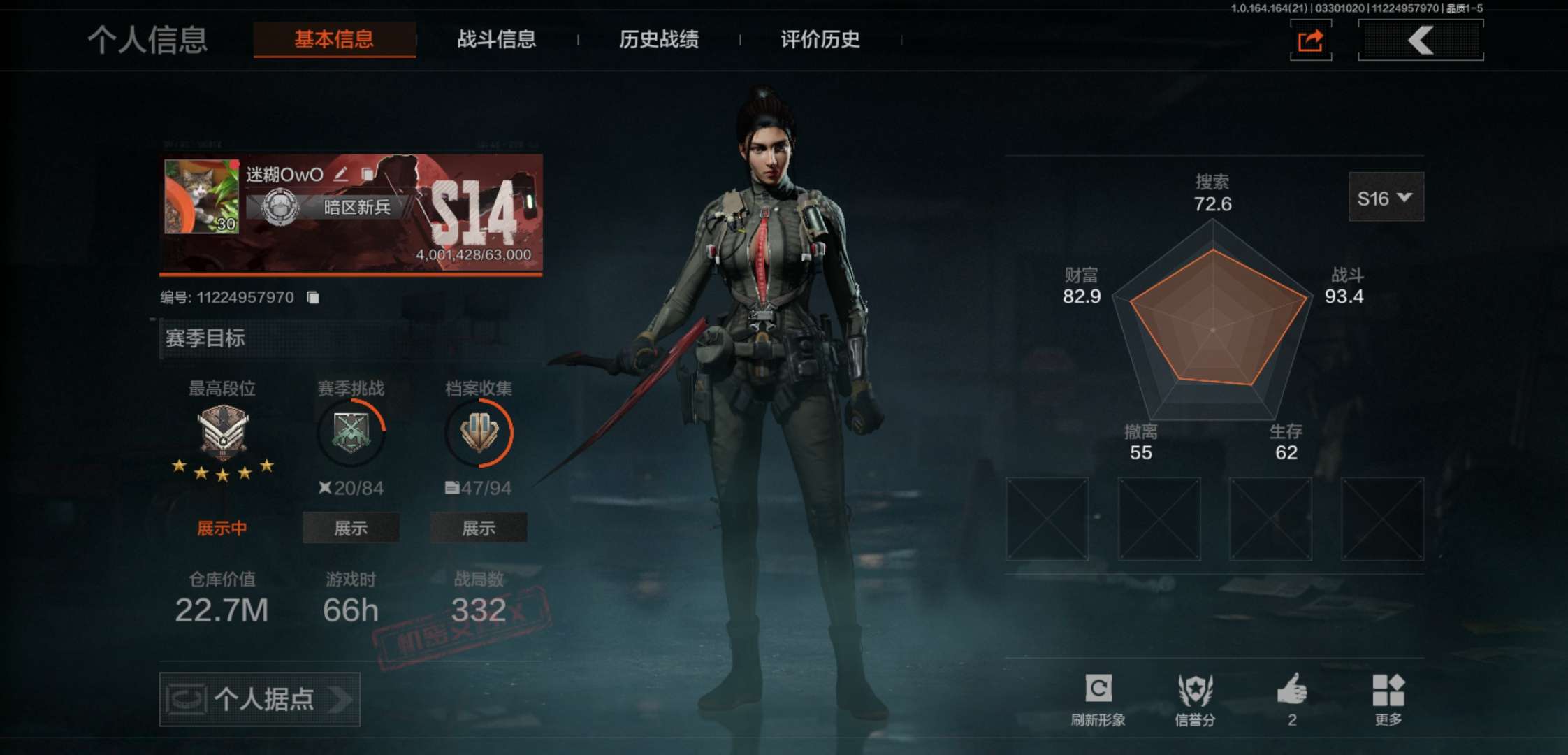Copy the player ID with copy icon

click(312, 296)
